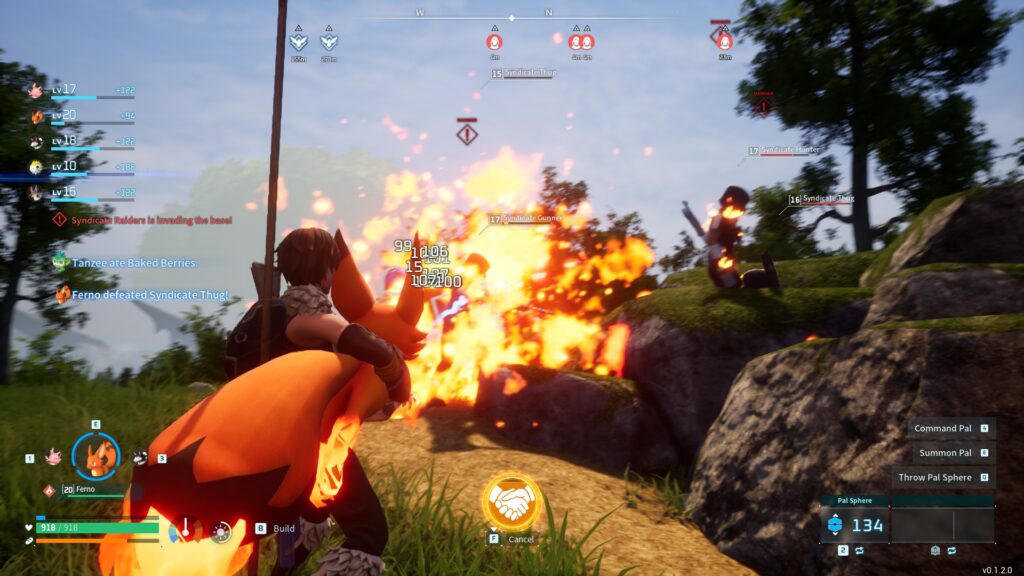Open the Build option

pyautogui.click(x=284, y=528)
